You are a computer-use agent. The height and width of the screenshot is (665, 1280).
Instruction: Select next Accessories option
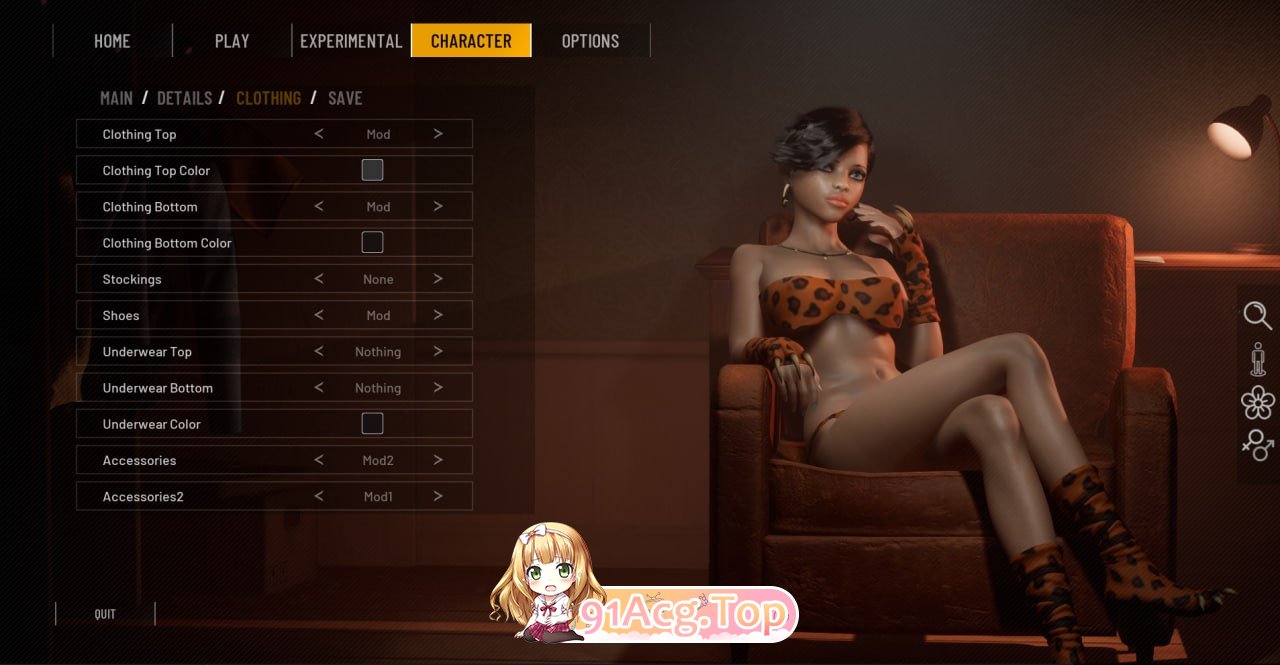(x=438, y=460)
